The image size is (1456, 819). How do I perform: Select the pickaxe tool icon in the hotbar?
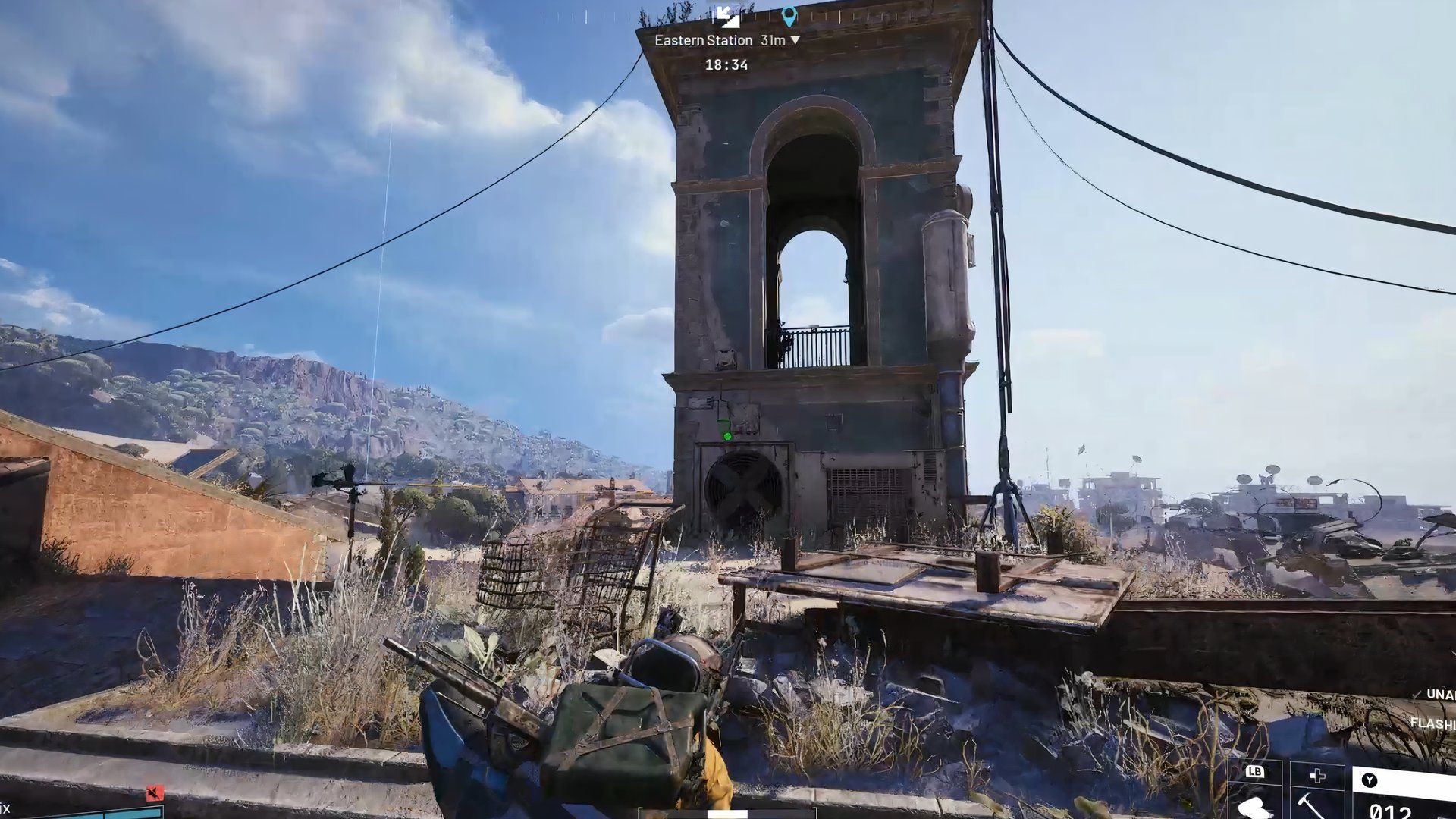pos(1309,805)
